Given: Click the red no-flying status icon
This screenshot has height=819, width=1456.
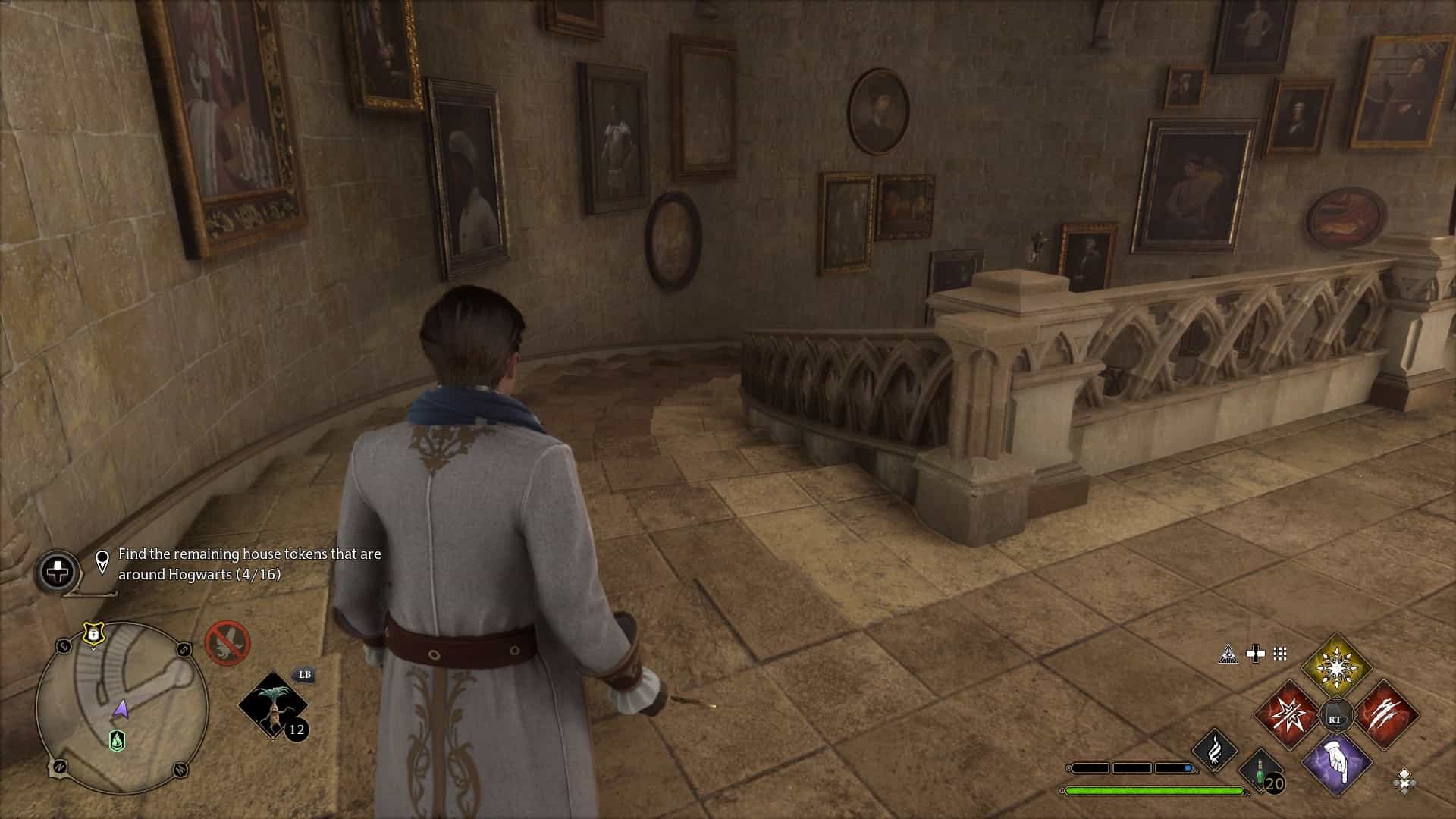Looking at the screenshot, I should (227, 643).
